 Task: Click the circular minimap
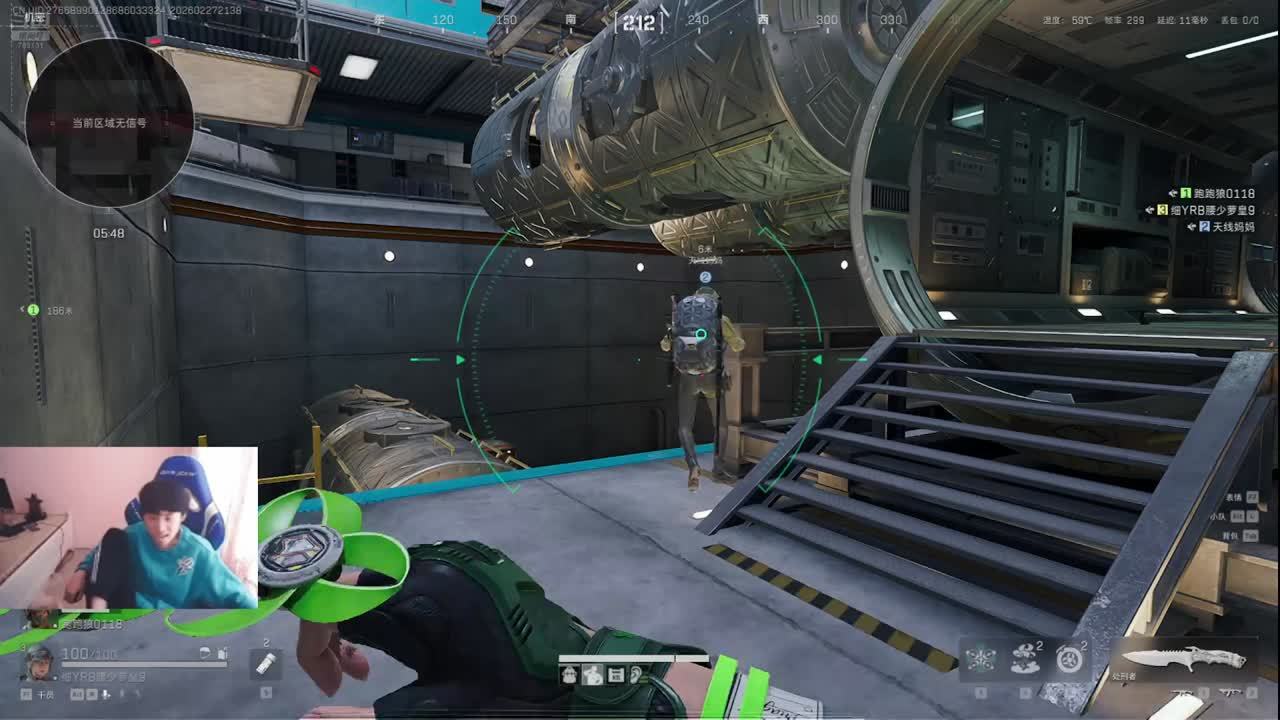[x=109, y=123]
